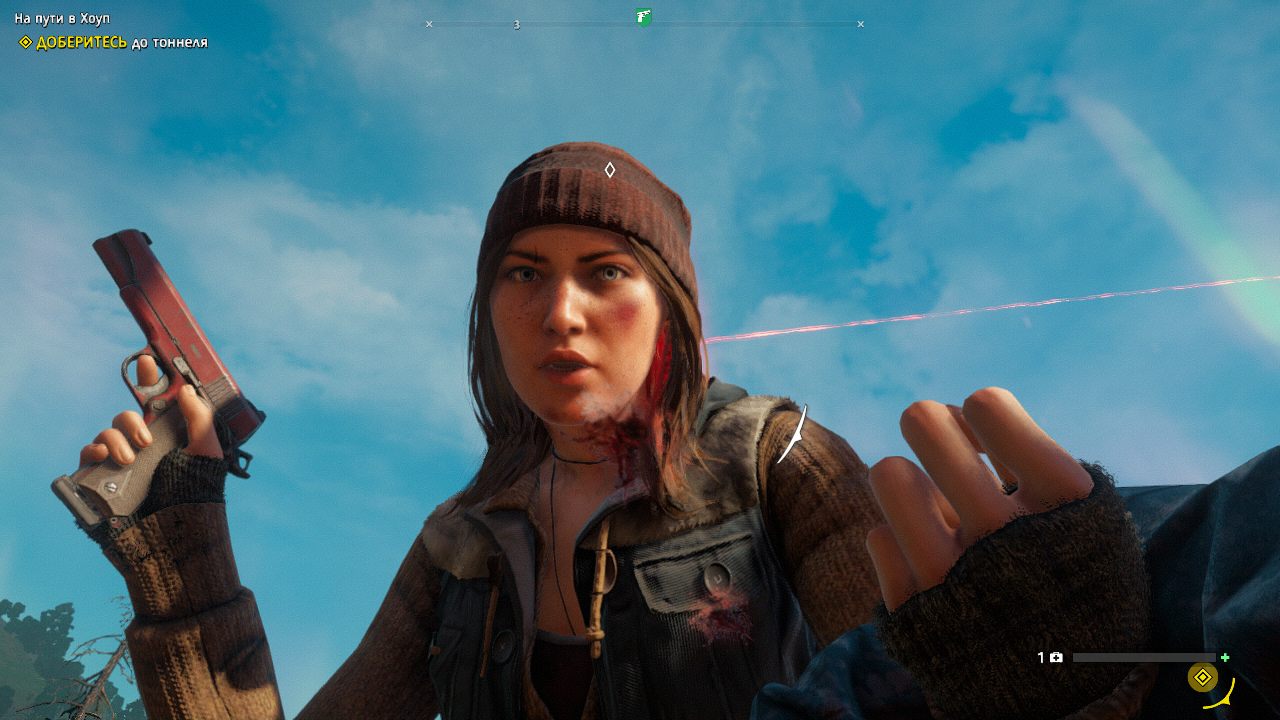Select the white diamond waypoint above the beanie
Screen dimensions: 1280x720
pos(612,169)
